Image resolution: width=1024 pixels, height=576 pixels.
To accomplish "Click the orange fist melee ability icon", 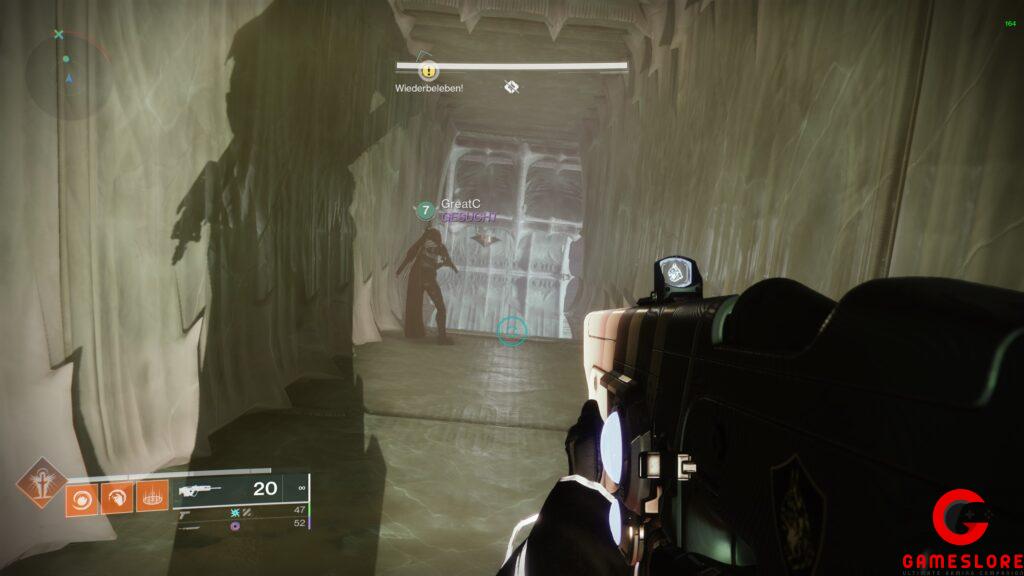I will (117, 495).
